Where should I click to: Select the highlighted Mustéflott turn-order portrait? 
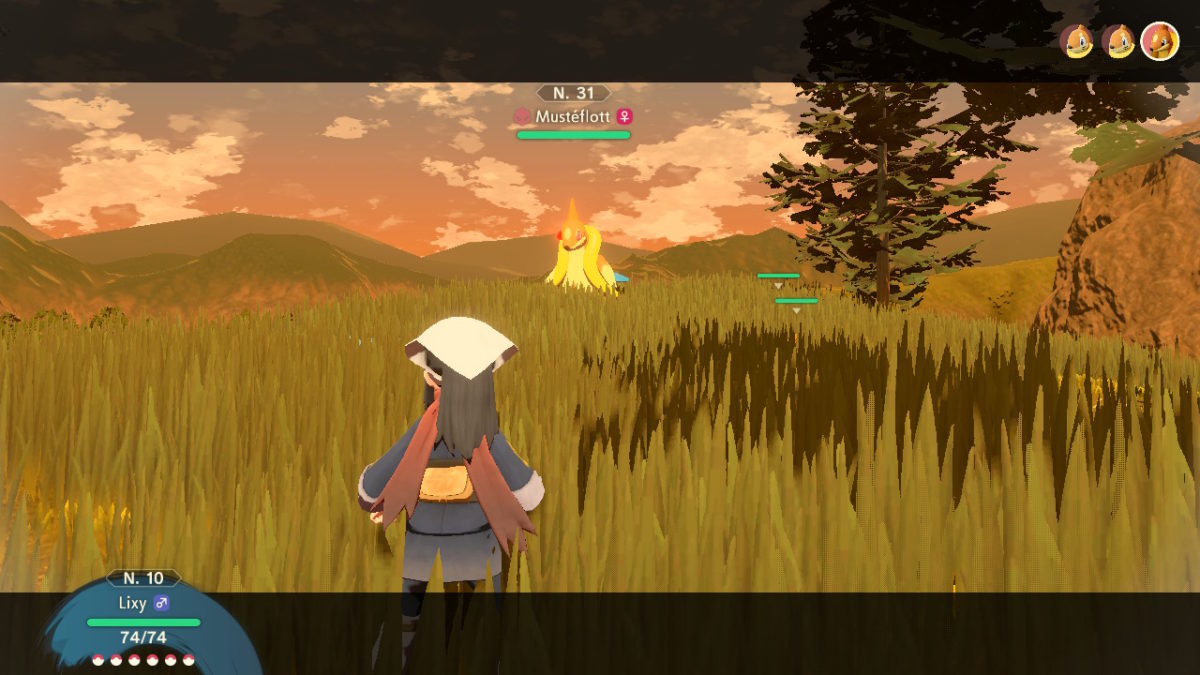click(x=1159, y=41)
